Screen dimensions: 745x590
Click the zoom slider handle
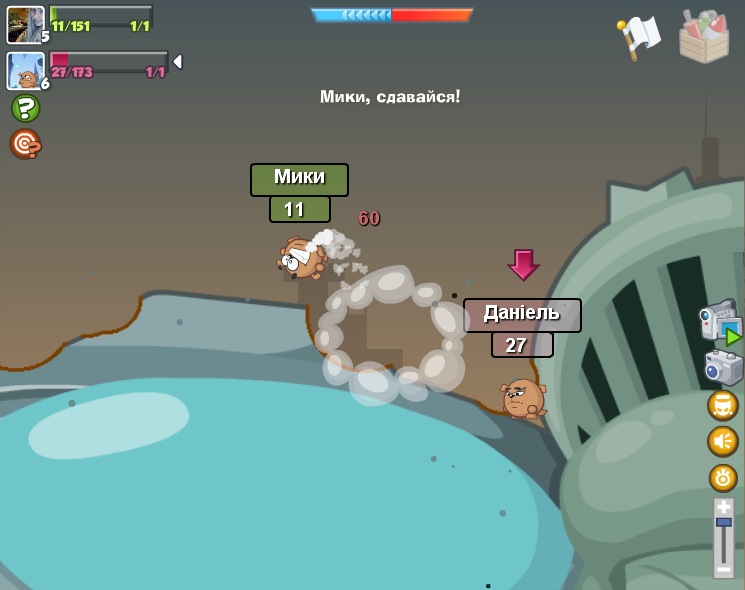tap(723, 523)
